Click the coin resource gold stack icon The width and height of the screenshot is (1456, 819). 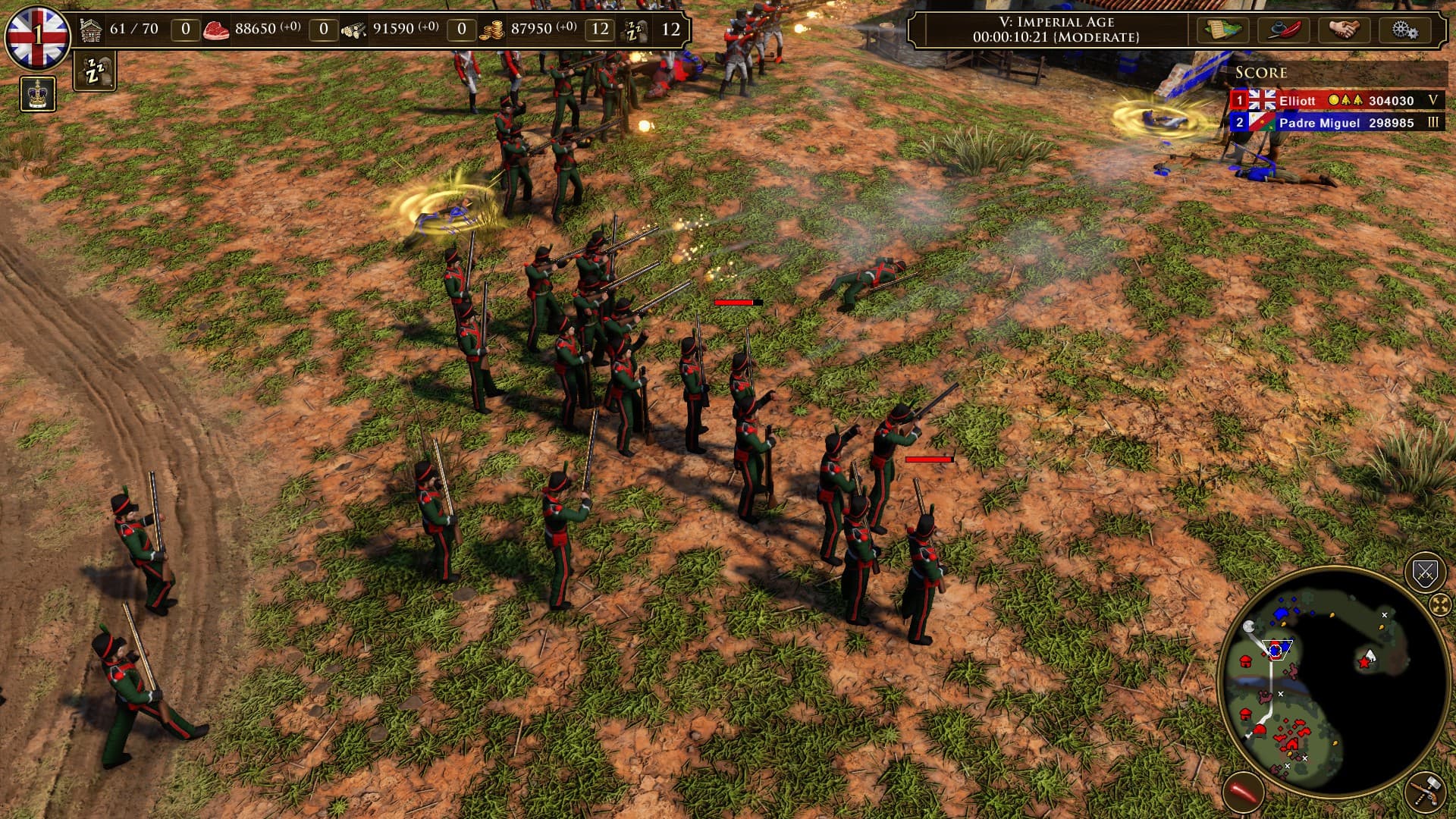tap(491, 30)
